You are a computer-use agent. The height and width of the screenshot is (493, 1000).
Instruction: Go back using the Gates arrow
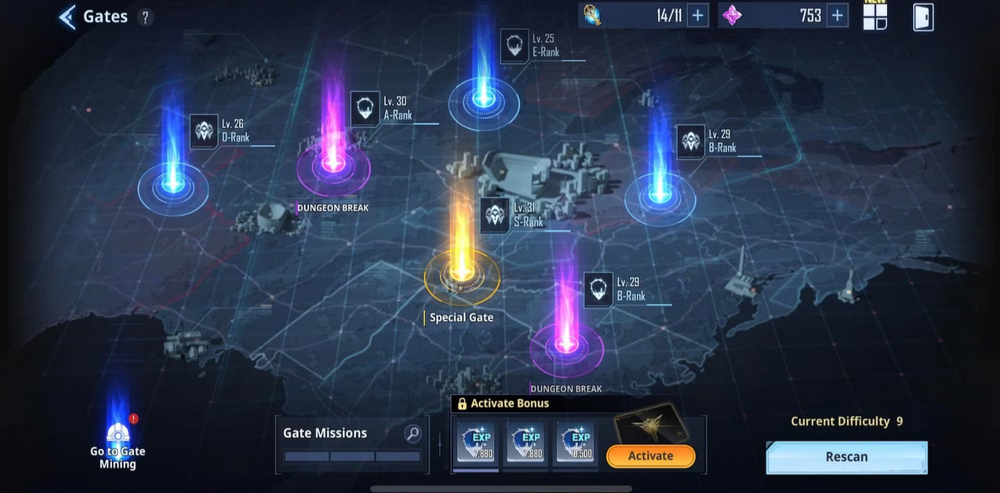(68, 17)
